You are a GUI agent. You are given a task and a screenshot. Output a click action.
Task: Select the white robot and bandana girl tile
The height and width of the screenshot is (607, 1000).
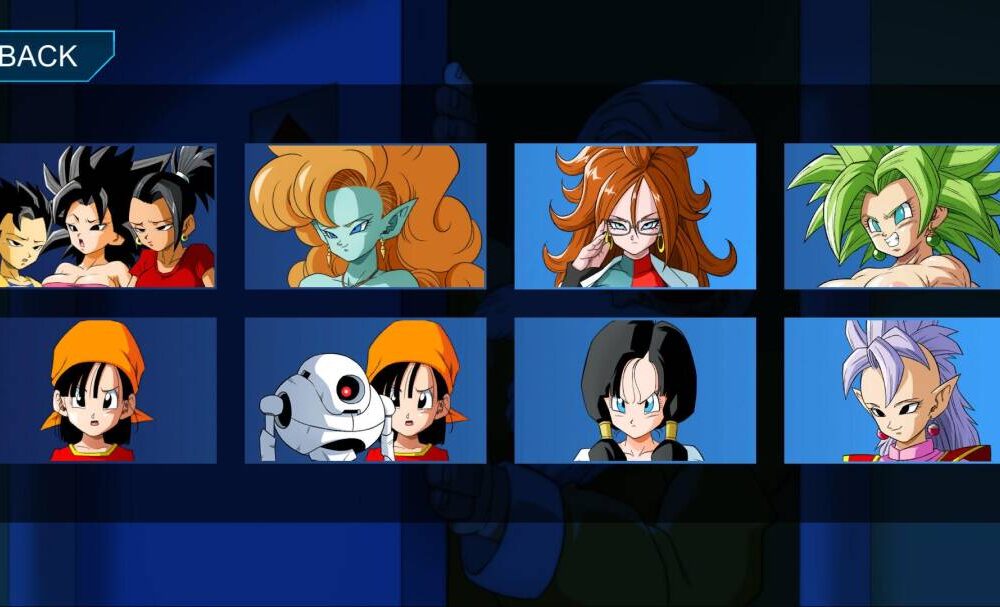click(365, 390)
